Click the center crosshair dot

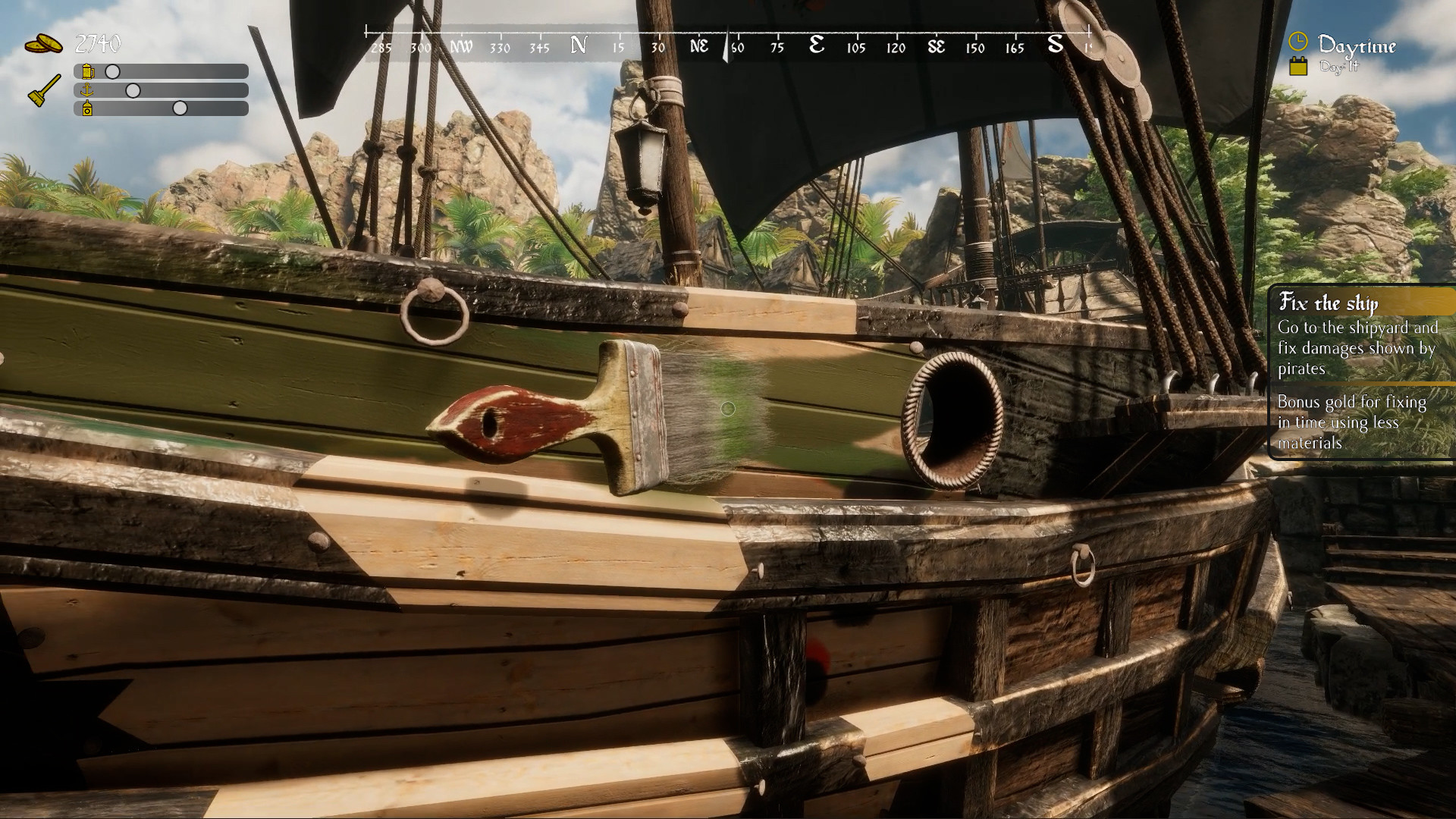[728, 409]
